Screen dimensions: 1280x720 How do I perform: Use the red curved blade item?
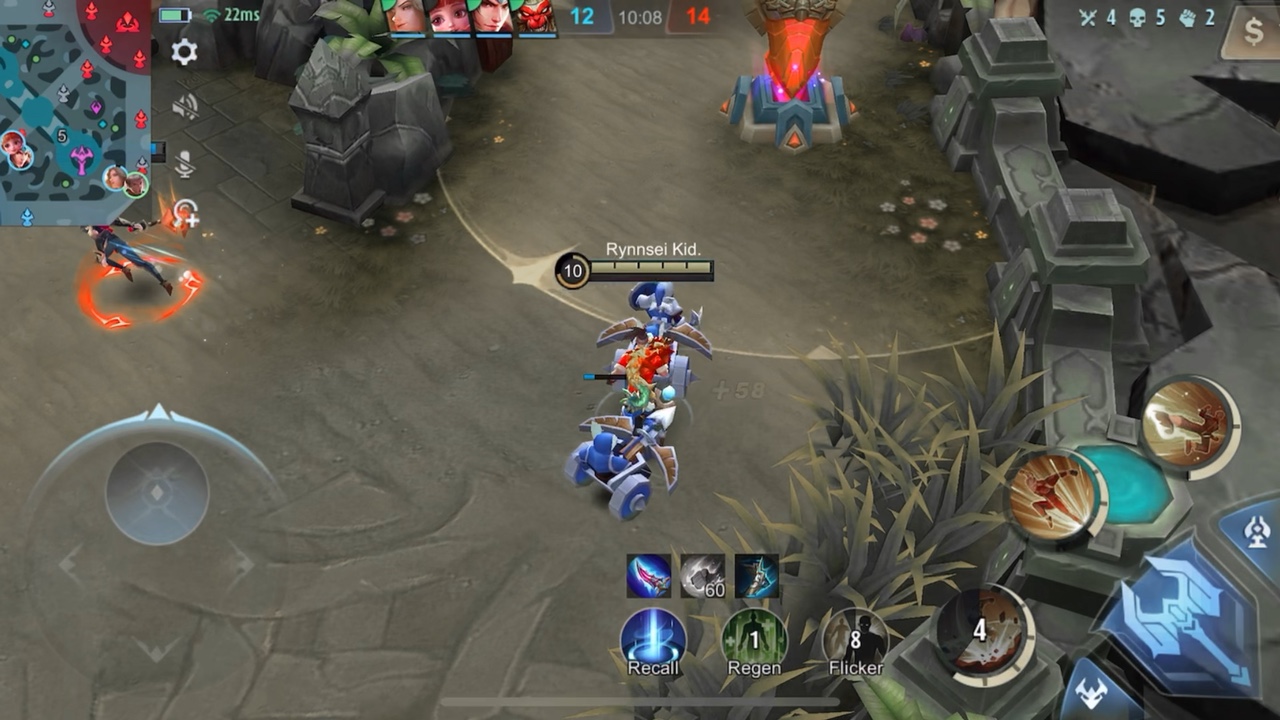(649, 576)
